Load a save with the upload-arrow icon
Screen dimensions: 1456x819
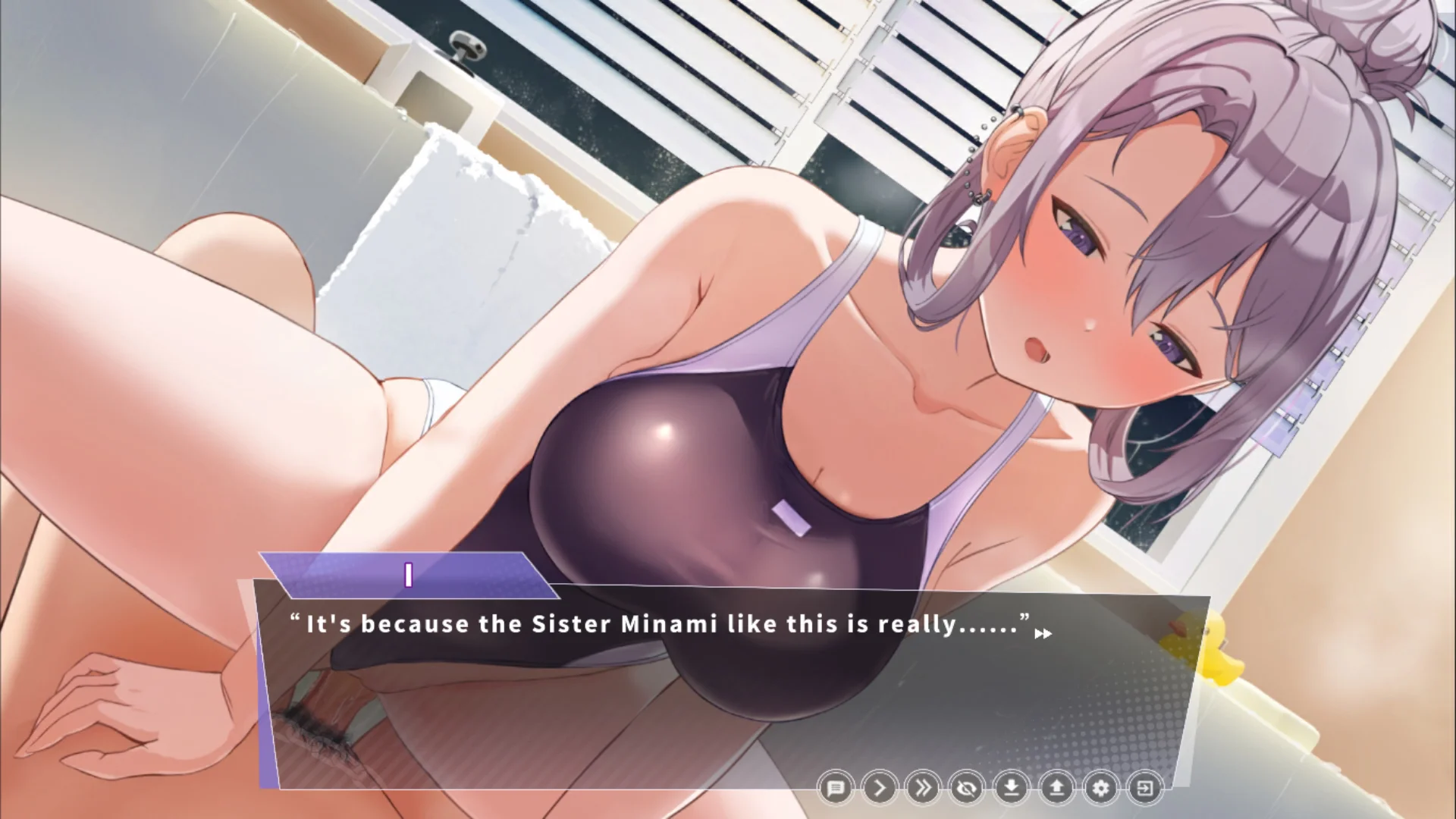(1056, 789)
